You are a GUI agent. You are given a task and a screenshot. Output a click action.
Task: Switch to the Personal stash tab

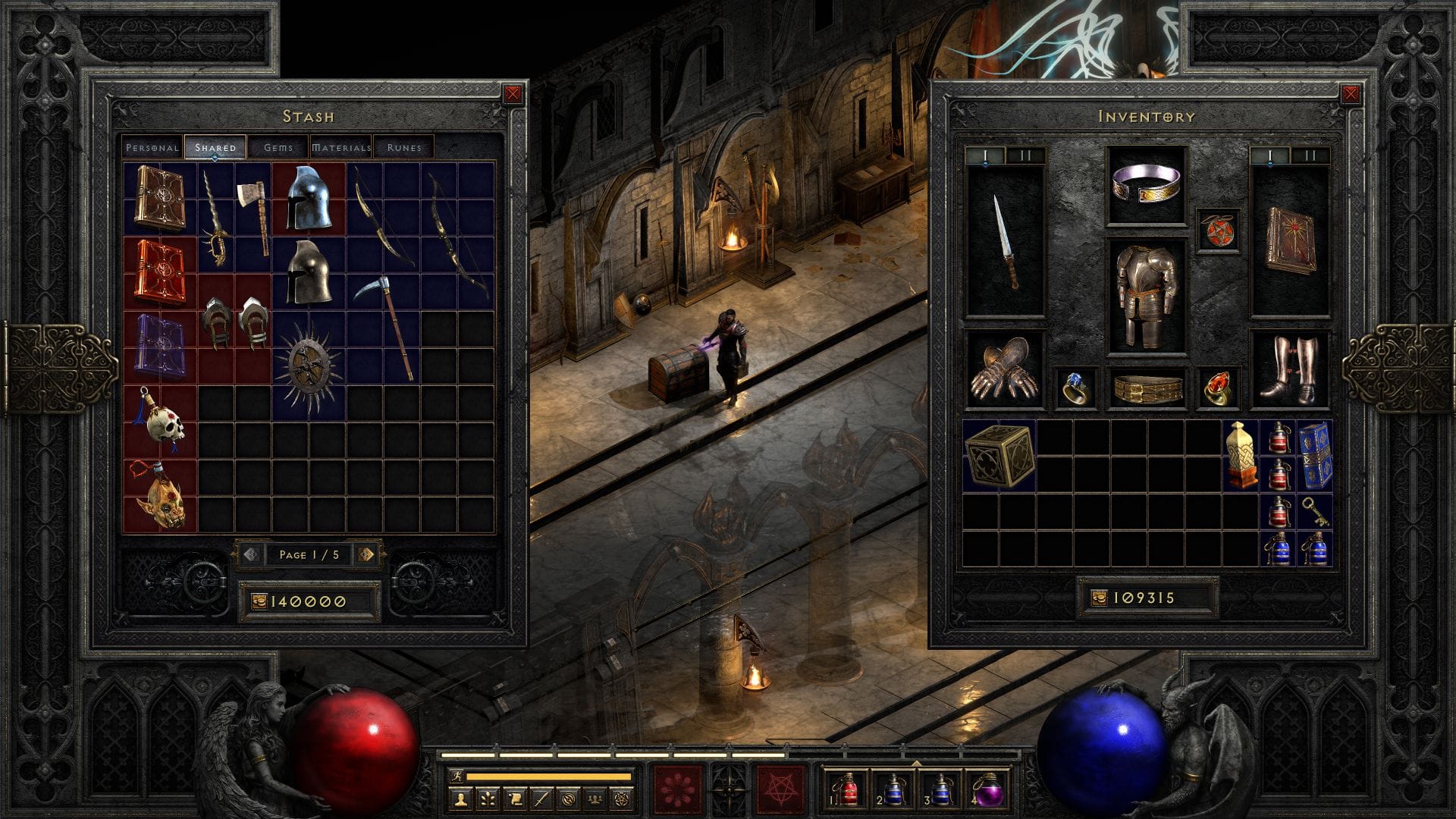tap(152, 148)
